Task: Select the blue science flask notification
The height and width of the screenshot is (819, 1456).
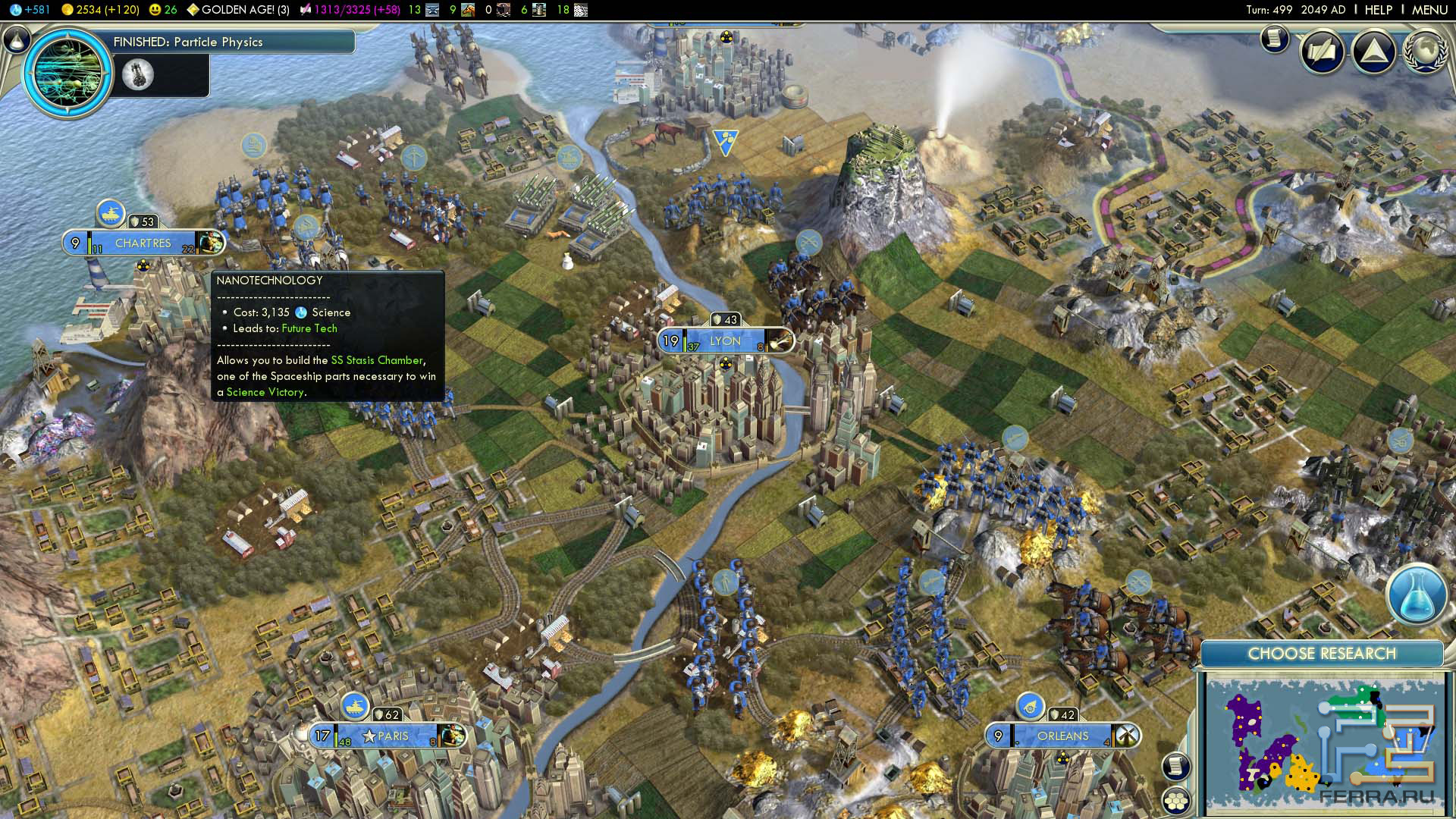Action: click(x=1417, y=595)
